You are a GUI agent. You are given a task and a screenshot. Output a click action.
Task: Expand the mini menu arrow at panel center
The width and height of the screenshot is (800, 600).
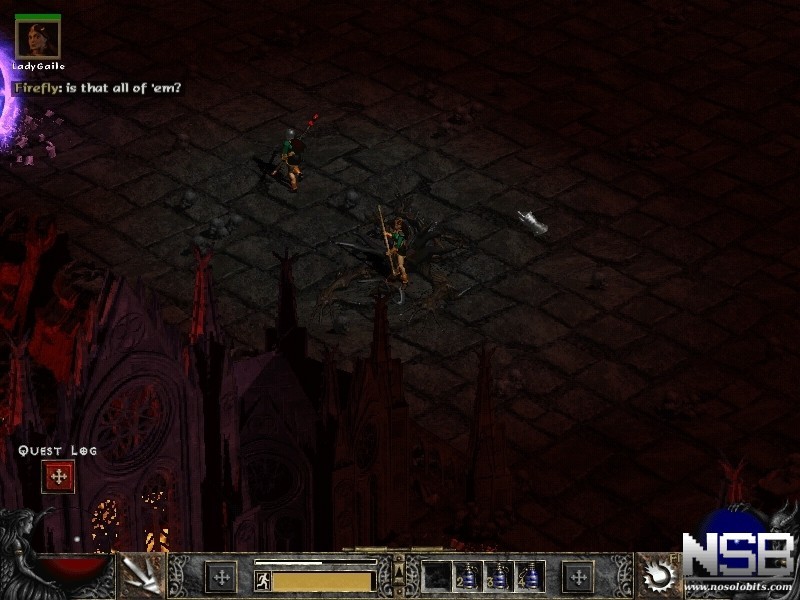click(399, 570)
